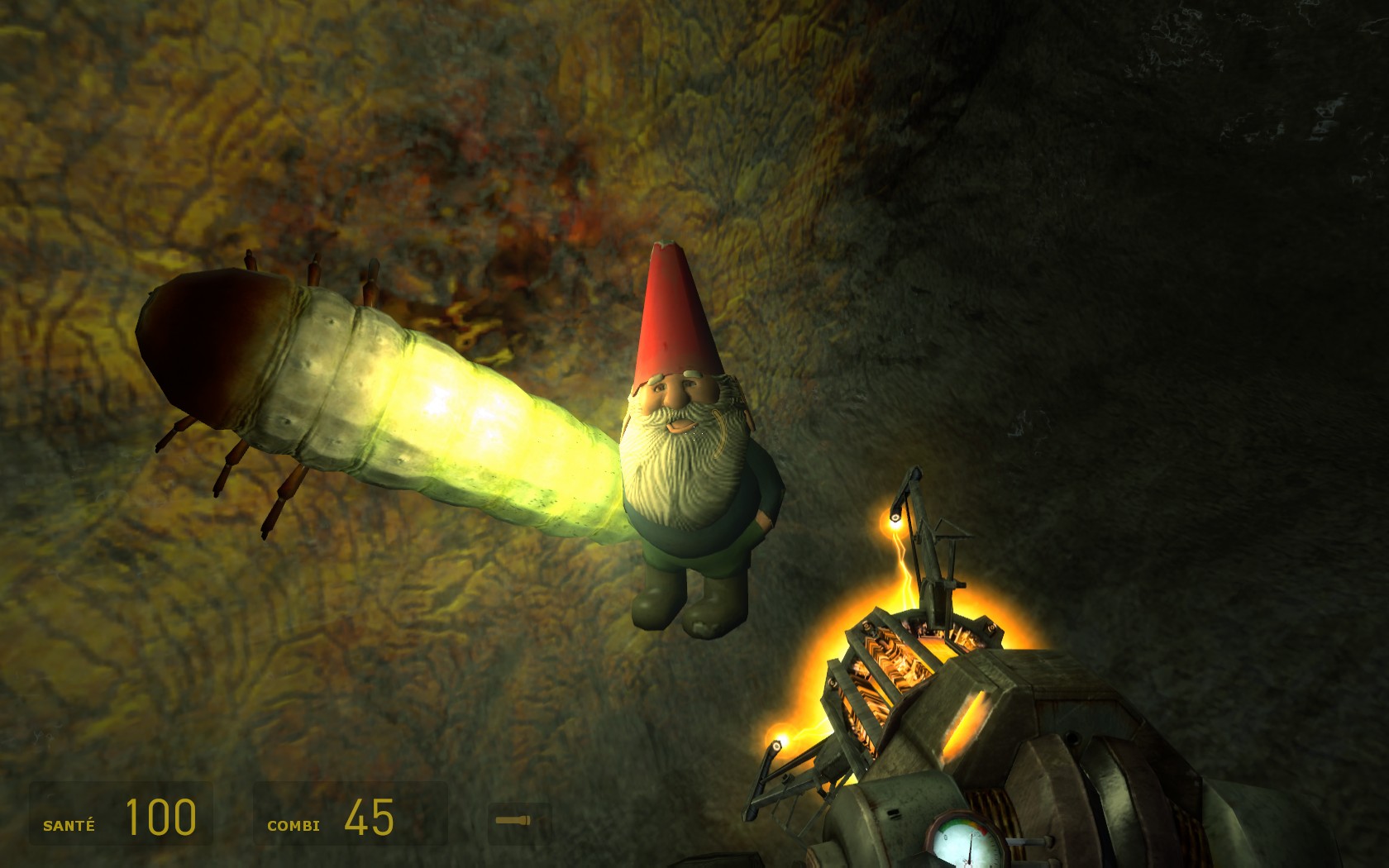The image size is (1389, 868).
Task: Click the flashlight indicator icon
Action: click(513, 821)
